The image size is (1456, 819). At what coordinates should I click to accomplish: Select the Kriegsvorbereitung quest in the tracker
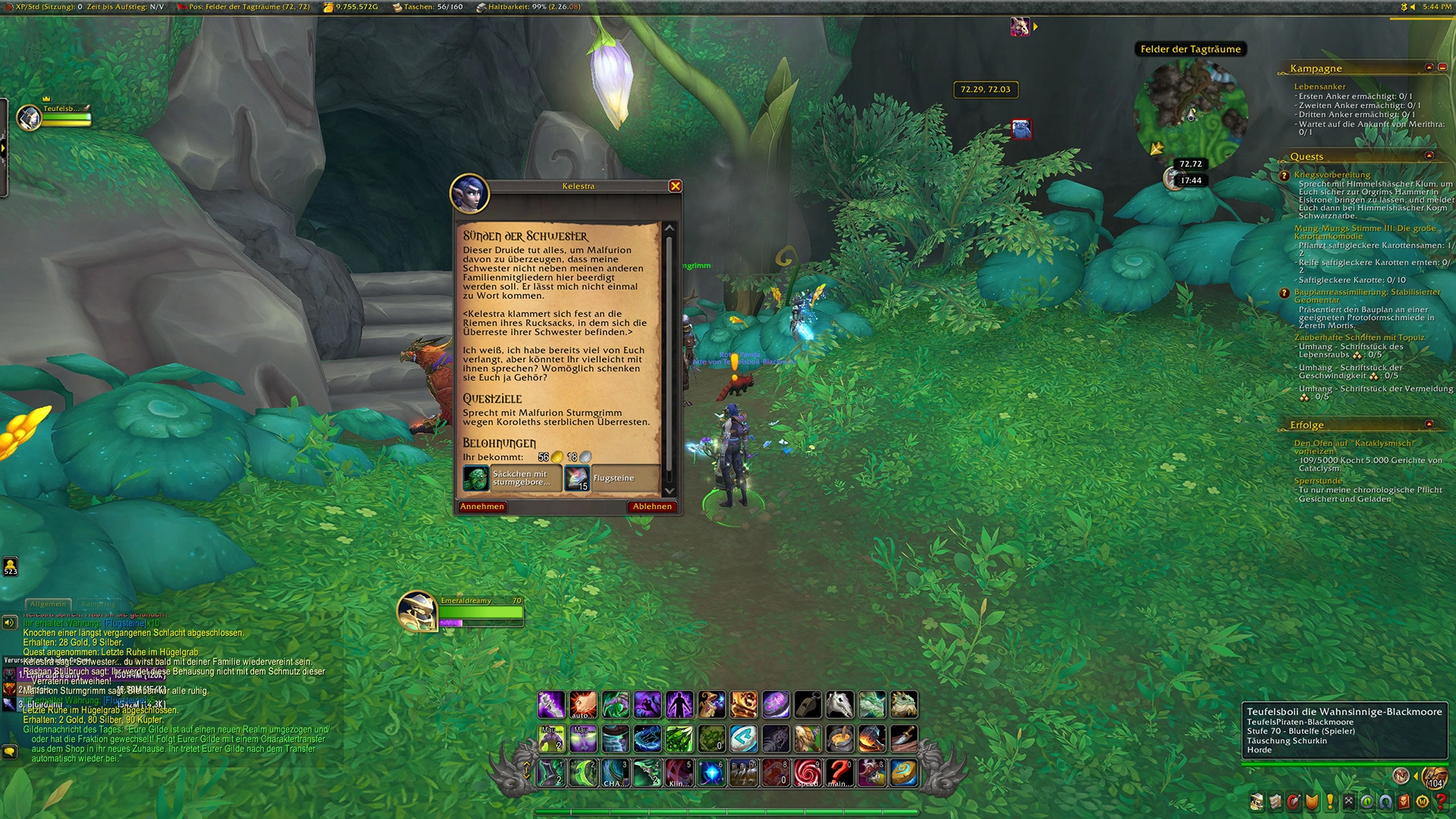click(x=1332, y=174)
